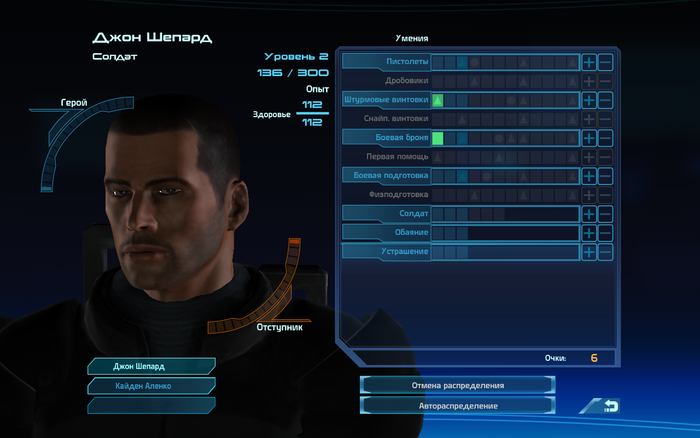Go back with the arrow button

(x=605, y=406)
